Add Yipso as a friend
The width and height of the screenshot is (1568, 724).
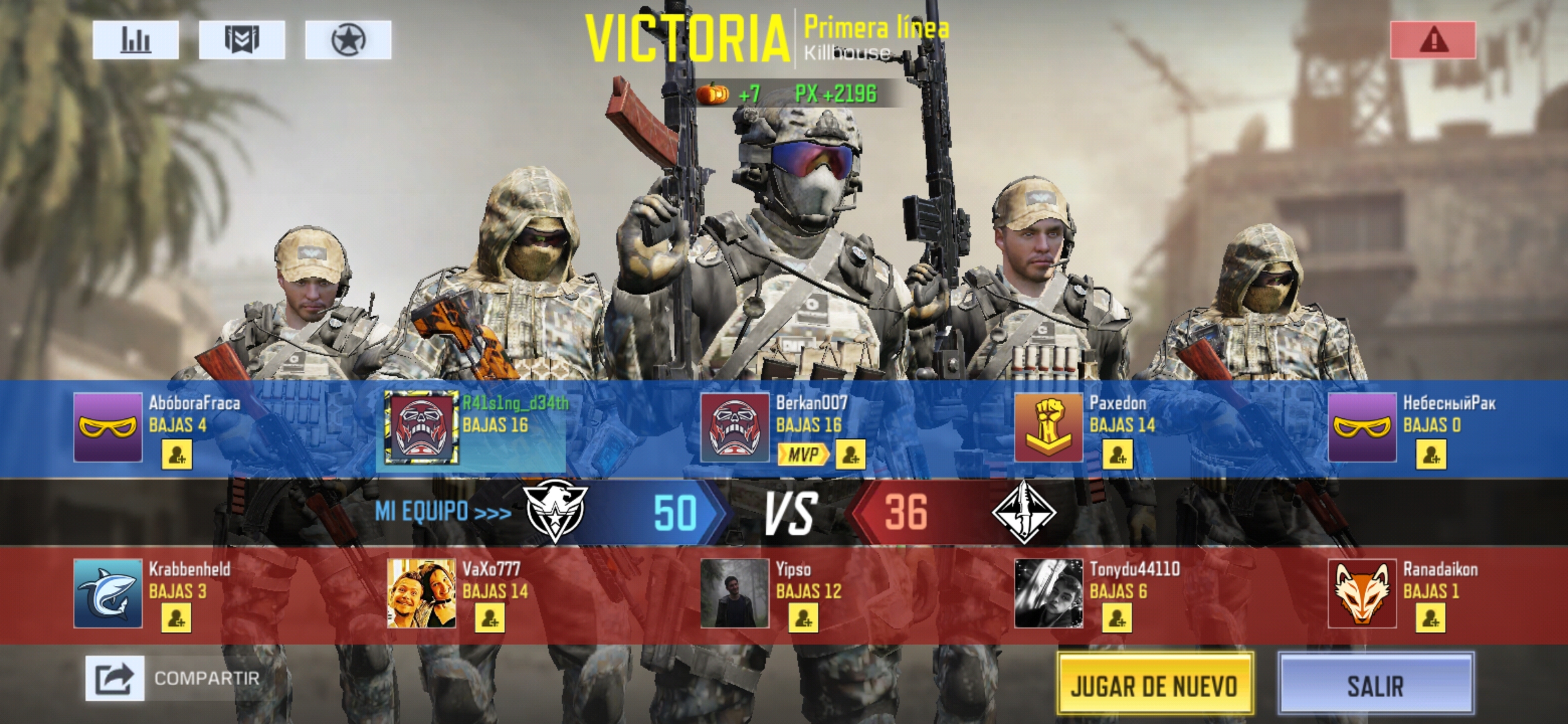(803, 617)
